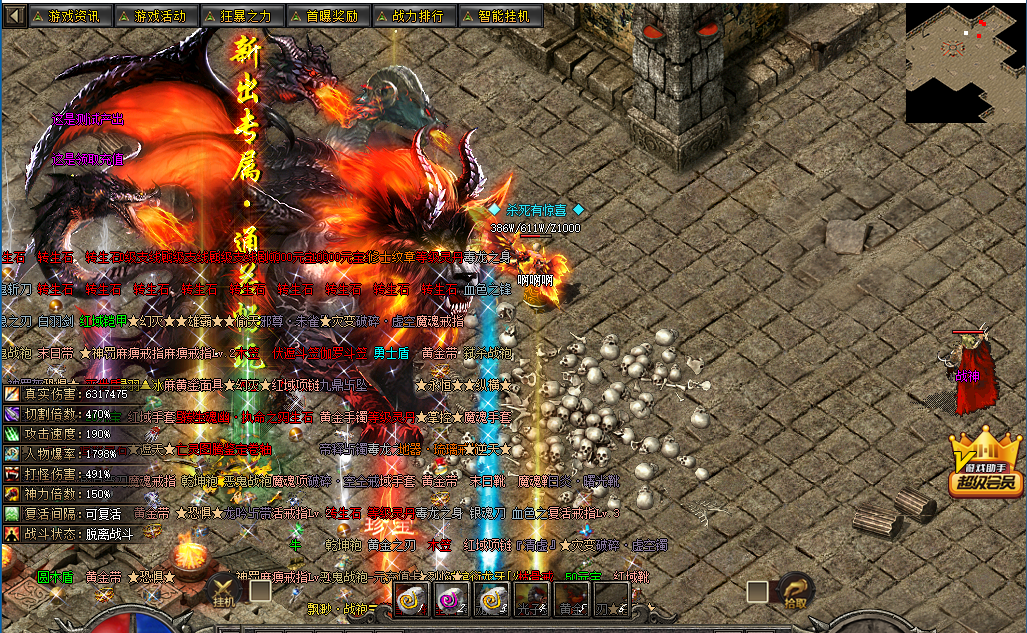The height and width of the screenshot is (633, 1027).
Task: Open the 智能挂机 smart auto-play menu
Action: pyautogui.click(x=501, y=16)
